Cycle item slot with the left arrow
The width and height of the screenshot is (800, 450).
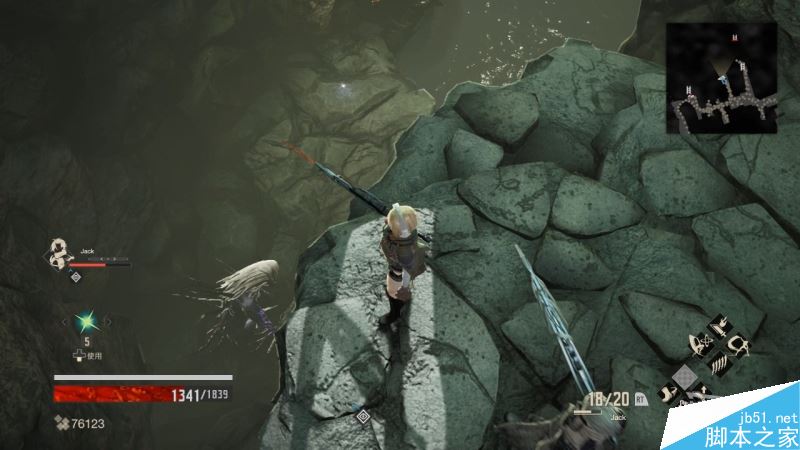coord(65,321)
